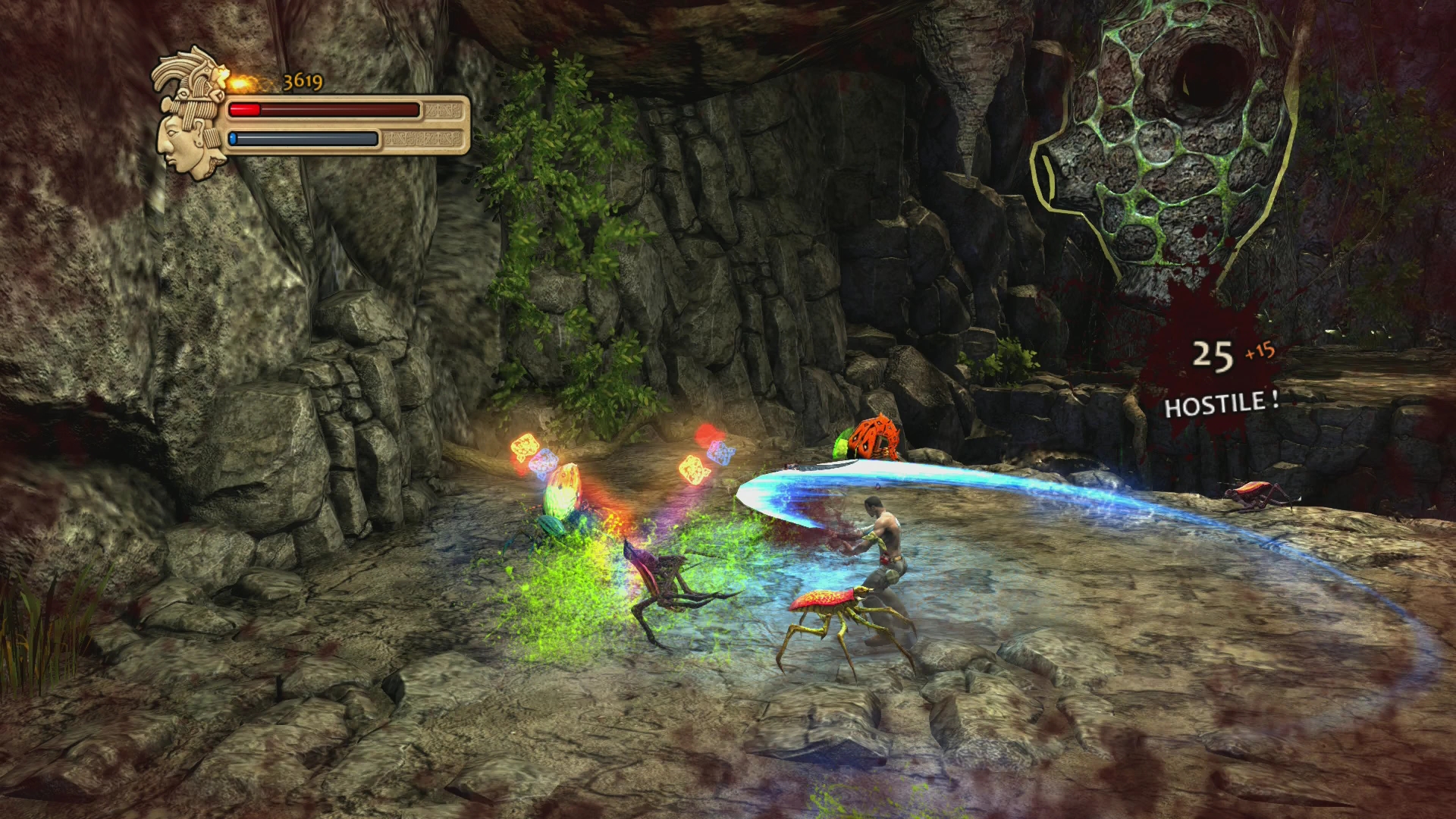Screen dimensions: 1456x819
Task: Click the decorative carving beside the health bar
Action: coord(442,110)
